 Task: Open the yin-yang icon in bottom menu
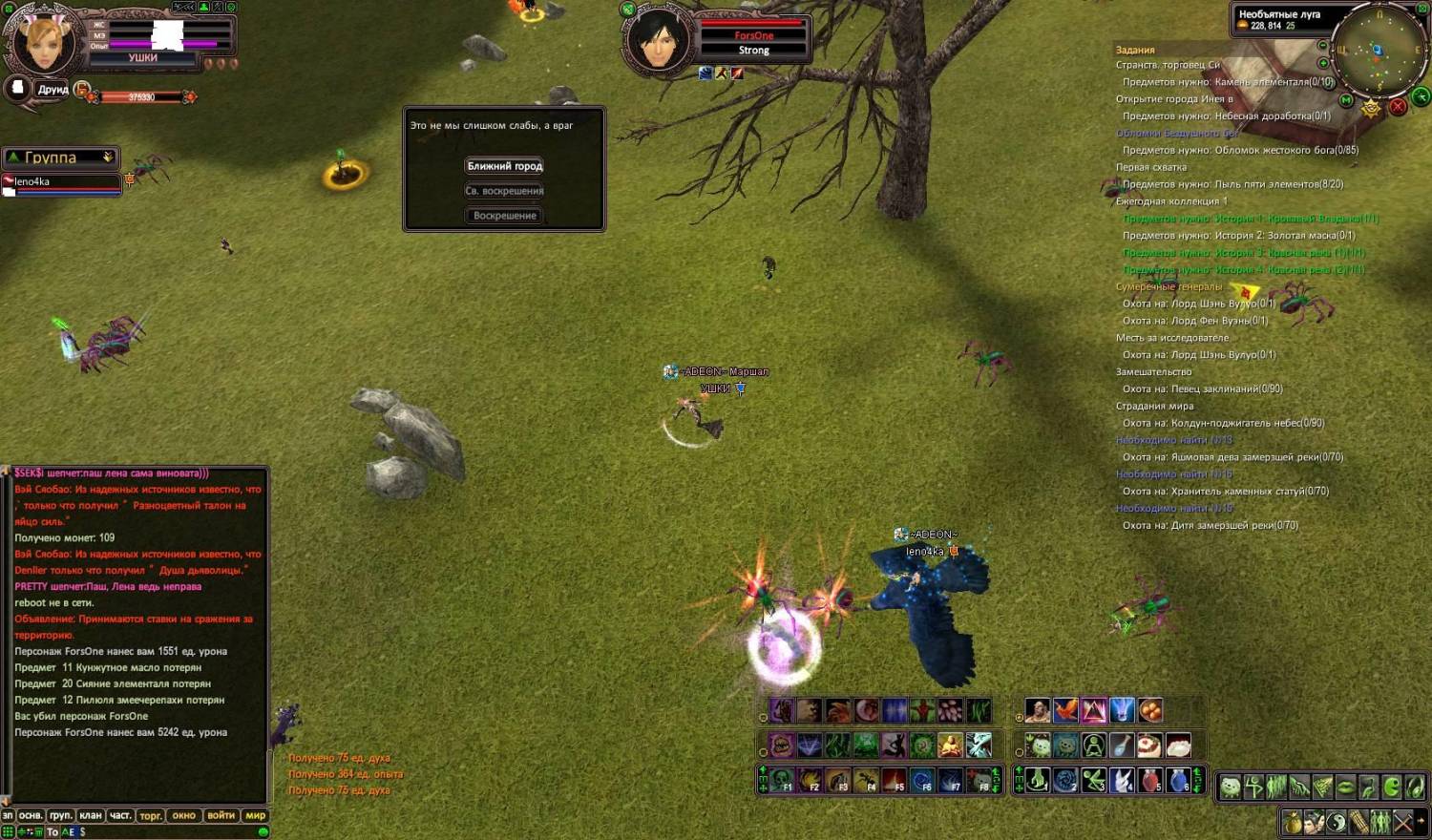click(x=1336, y=821)
